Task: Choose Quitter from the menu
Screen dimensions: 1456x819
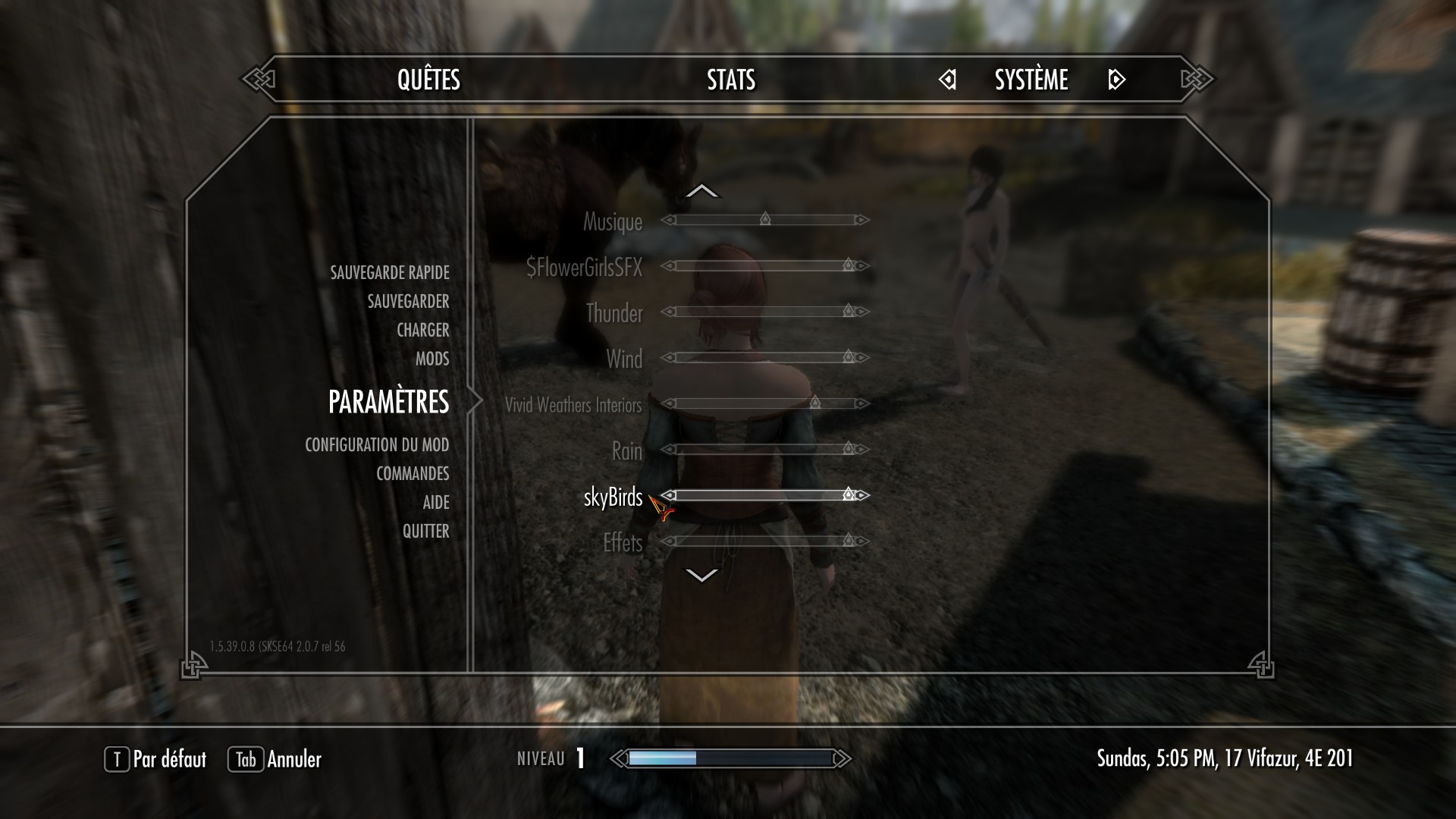Action: (425, 531)
